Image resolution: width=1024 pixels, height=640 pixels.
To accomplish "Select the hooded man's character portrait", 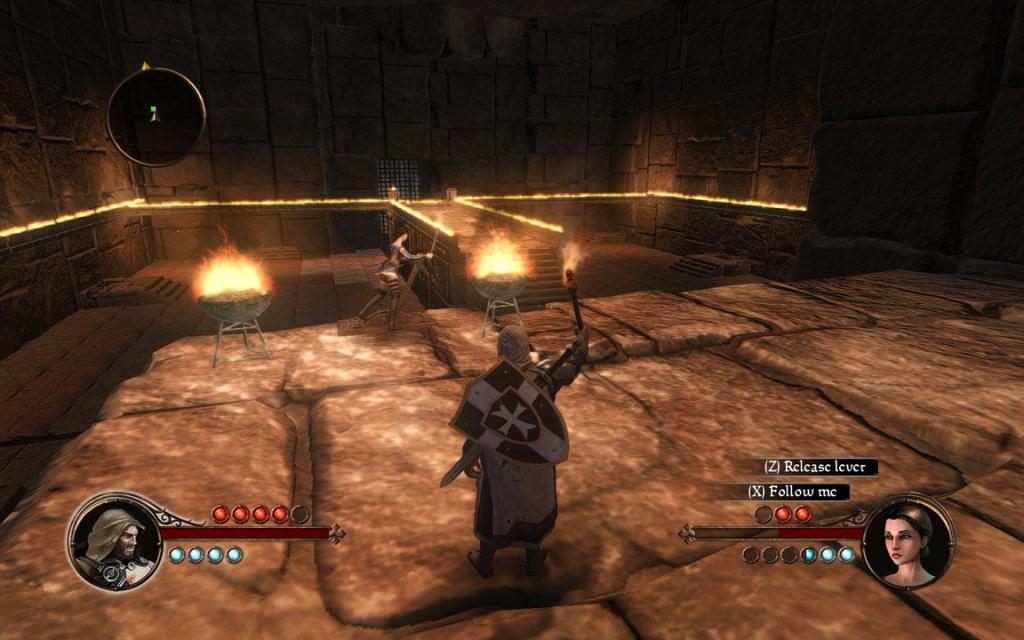I will (x=113, y=543).
